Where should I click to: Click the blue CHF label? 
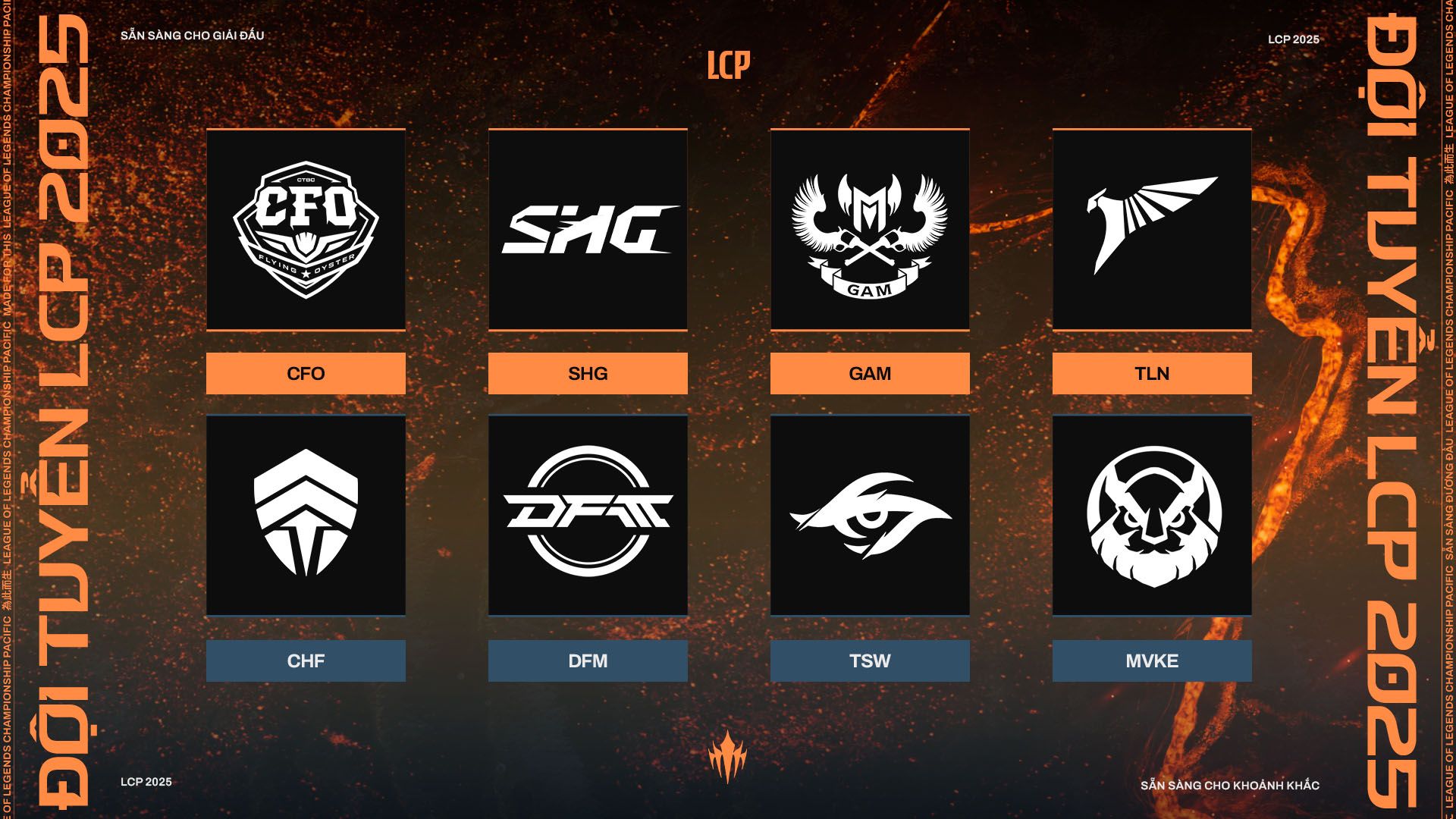(306, 661)
